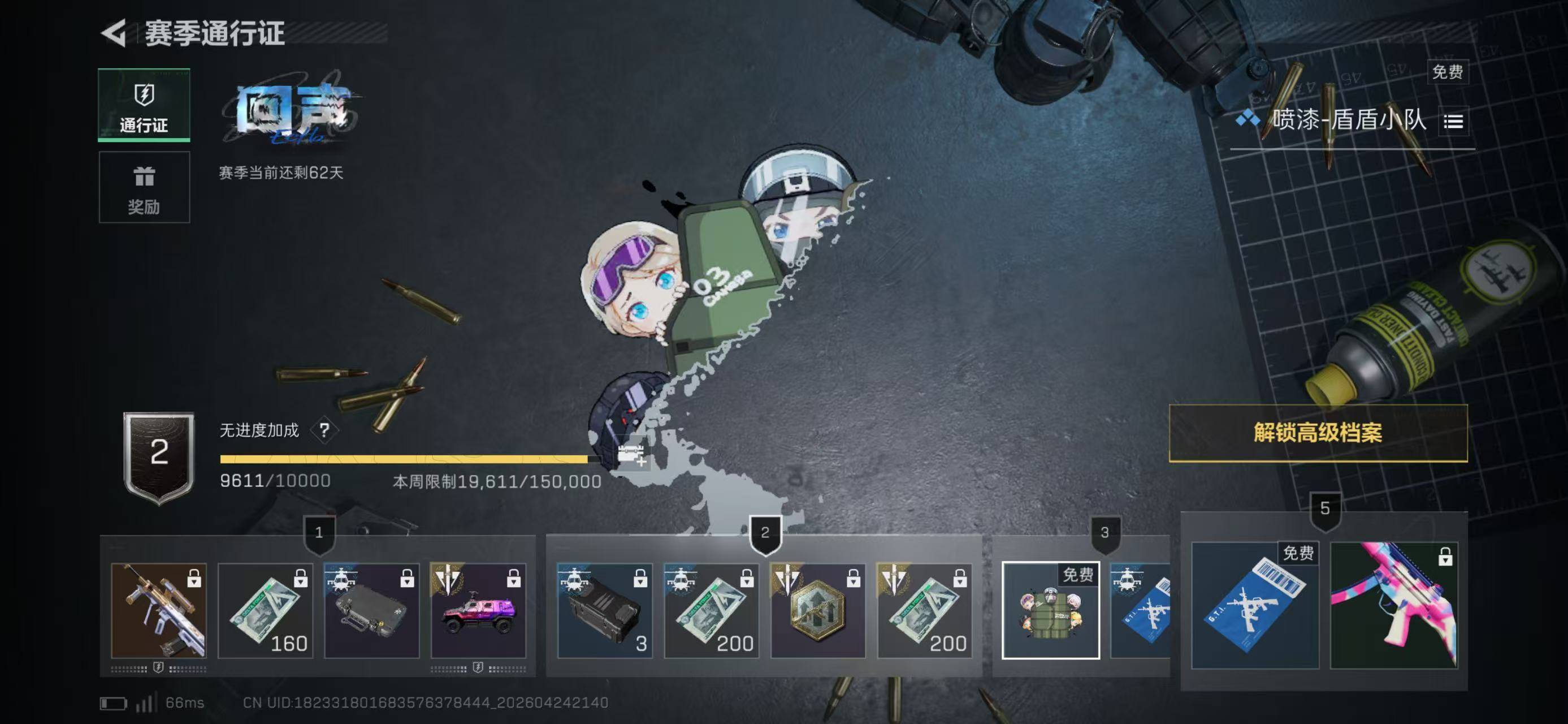Select the dark carrying case reward
This screenshot has width=1568, height=724.
click(x=372, y=611)
